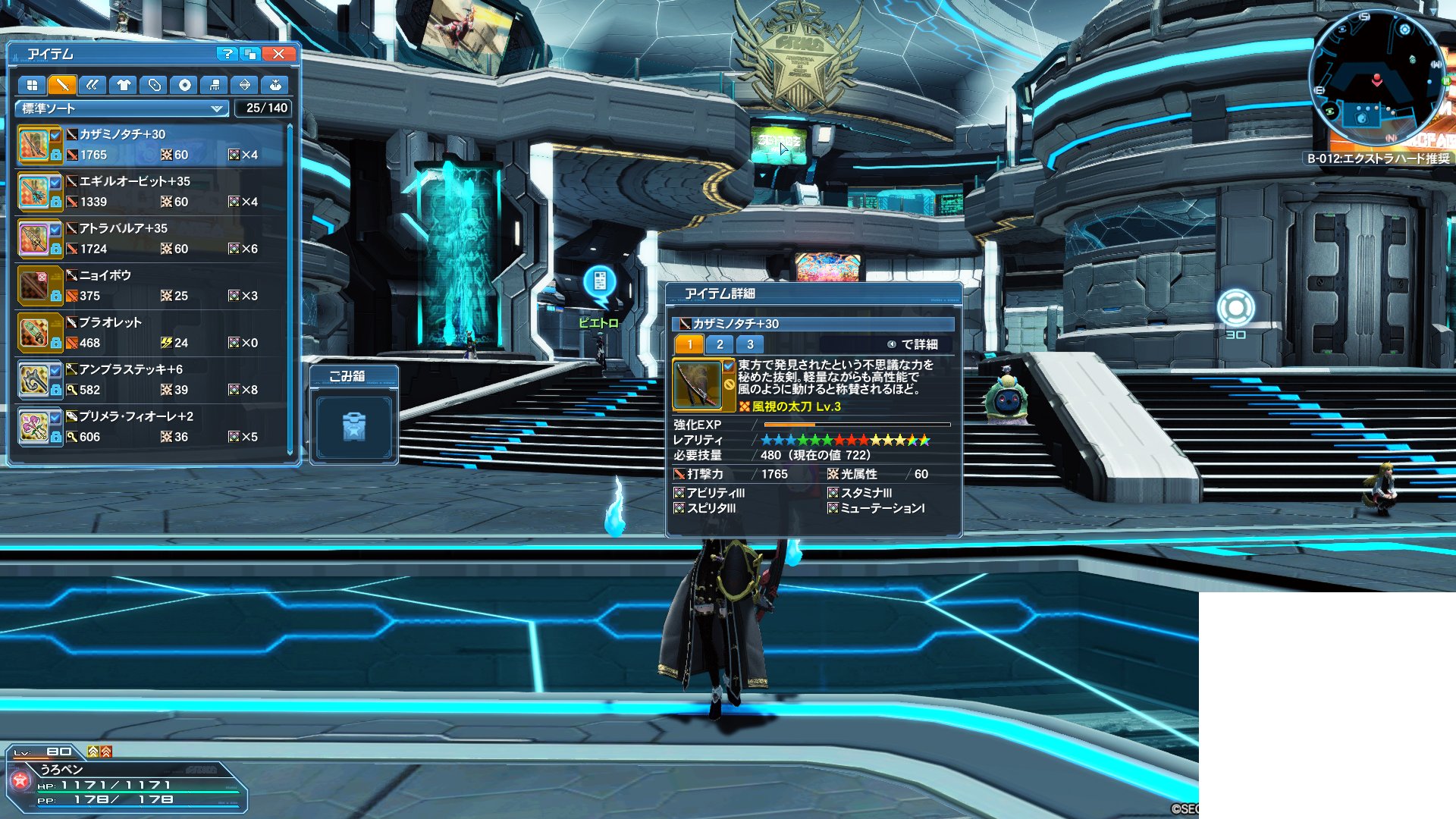Open the inventory help question-mark button

pos(226,54)
